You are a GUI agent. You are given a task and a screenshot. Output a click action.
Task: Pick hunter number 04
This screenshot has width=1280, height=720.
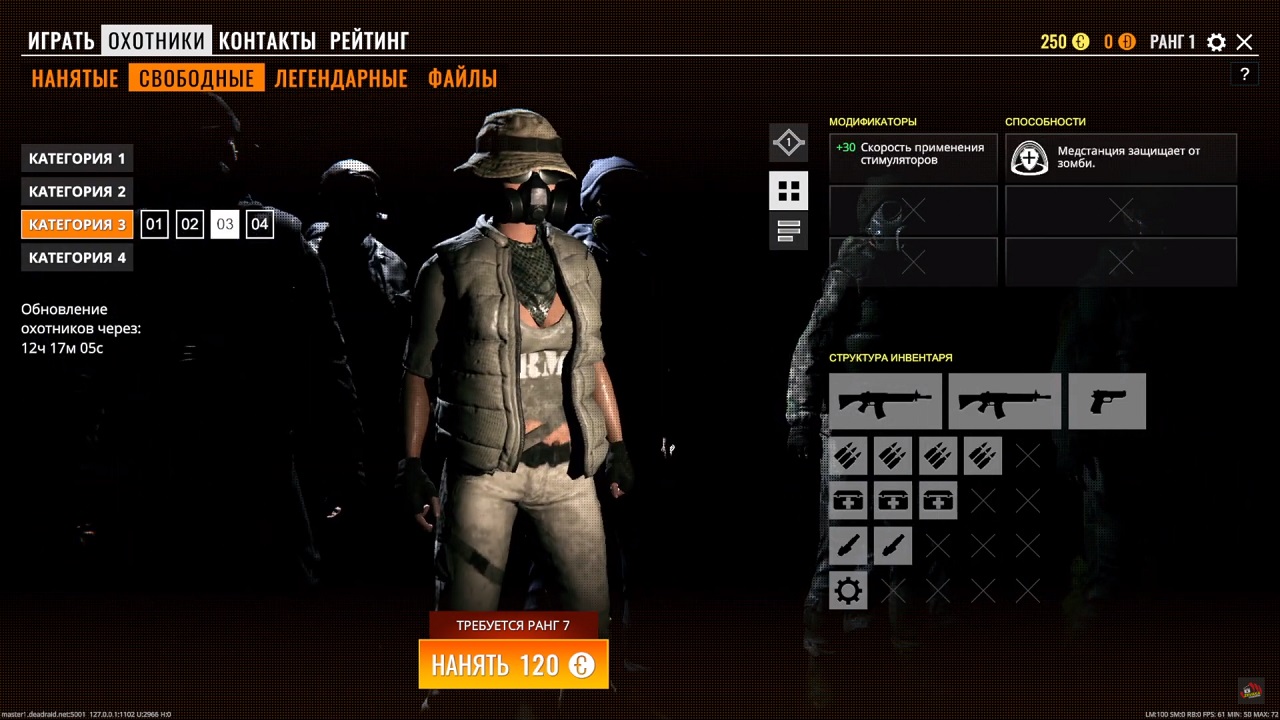point(259,224)
